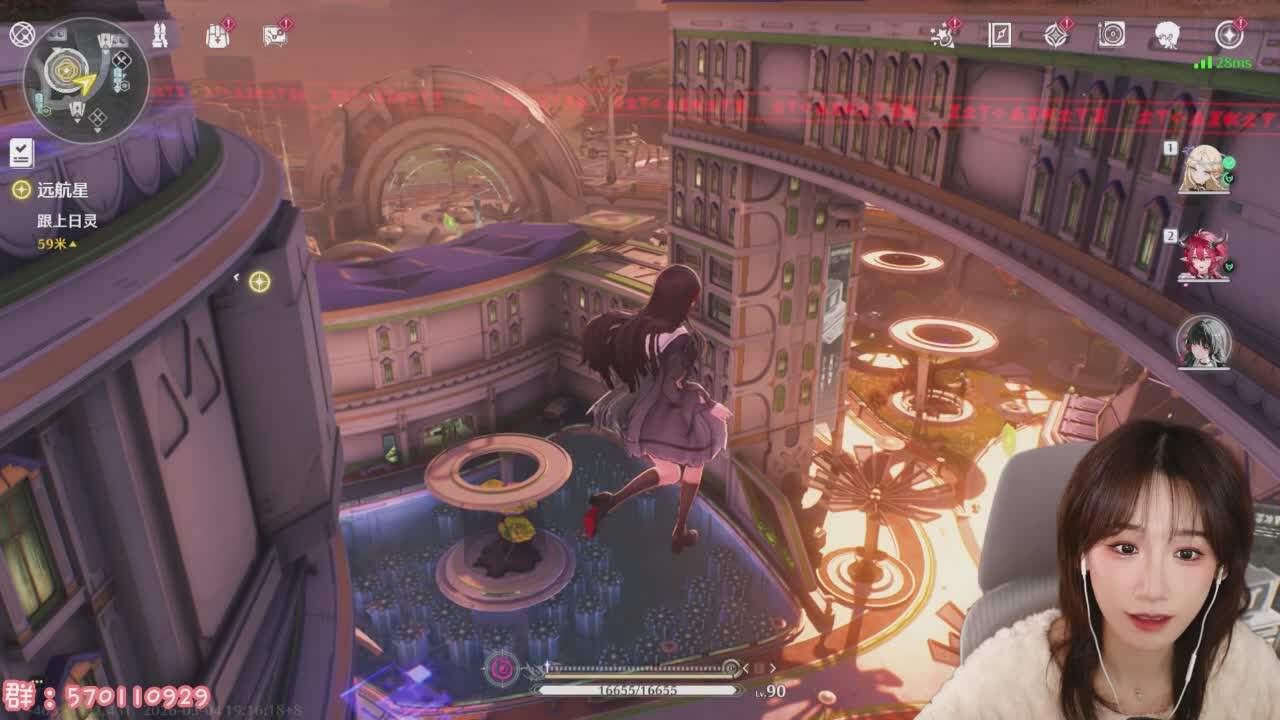
Task: Open the map-scroll icon with red alert
Action: coord(274,36)
